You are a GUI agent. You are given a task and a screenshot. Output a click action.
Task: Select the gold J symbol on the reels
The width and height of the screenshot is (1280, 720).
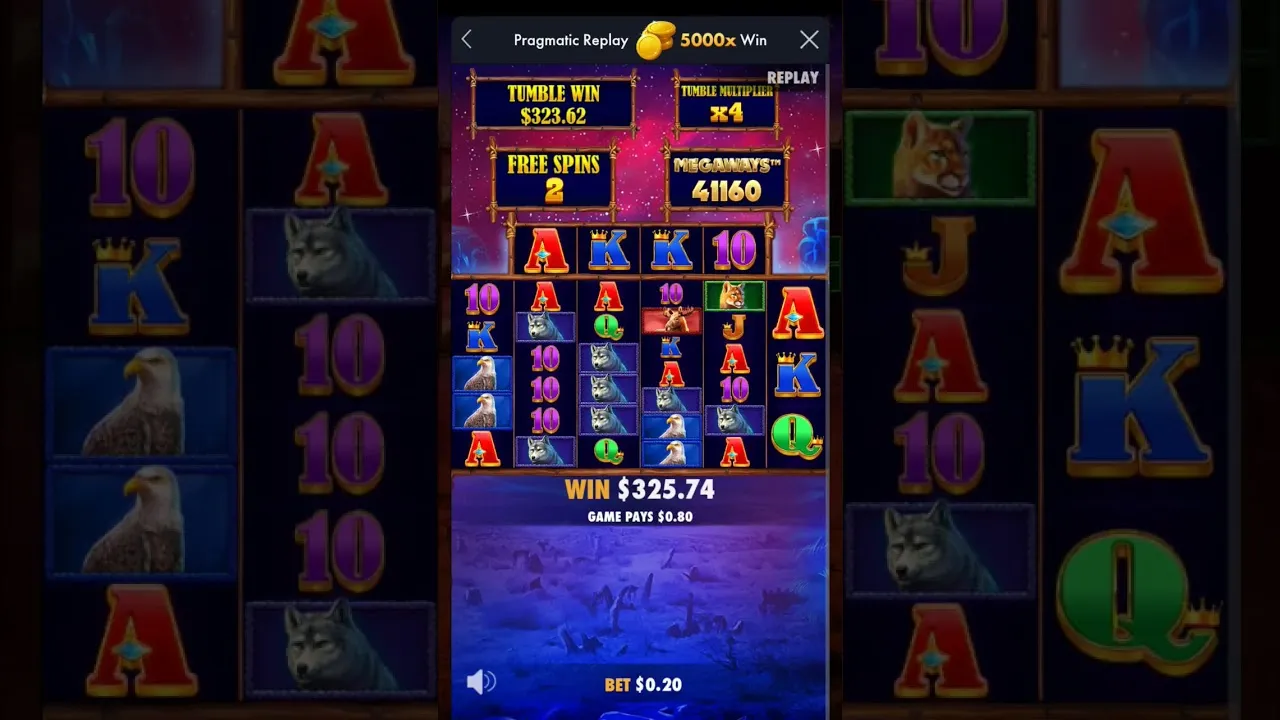(x=735, y=326)
